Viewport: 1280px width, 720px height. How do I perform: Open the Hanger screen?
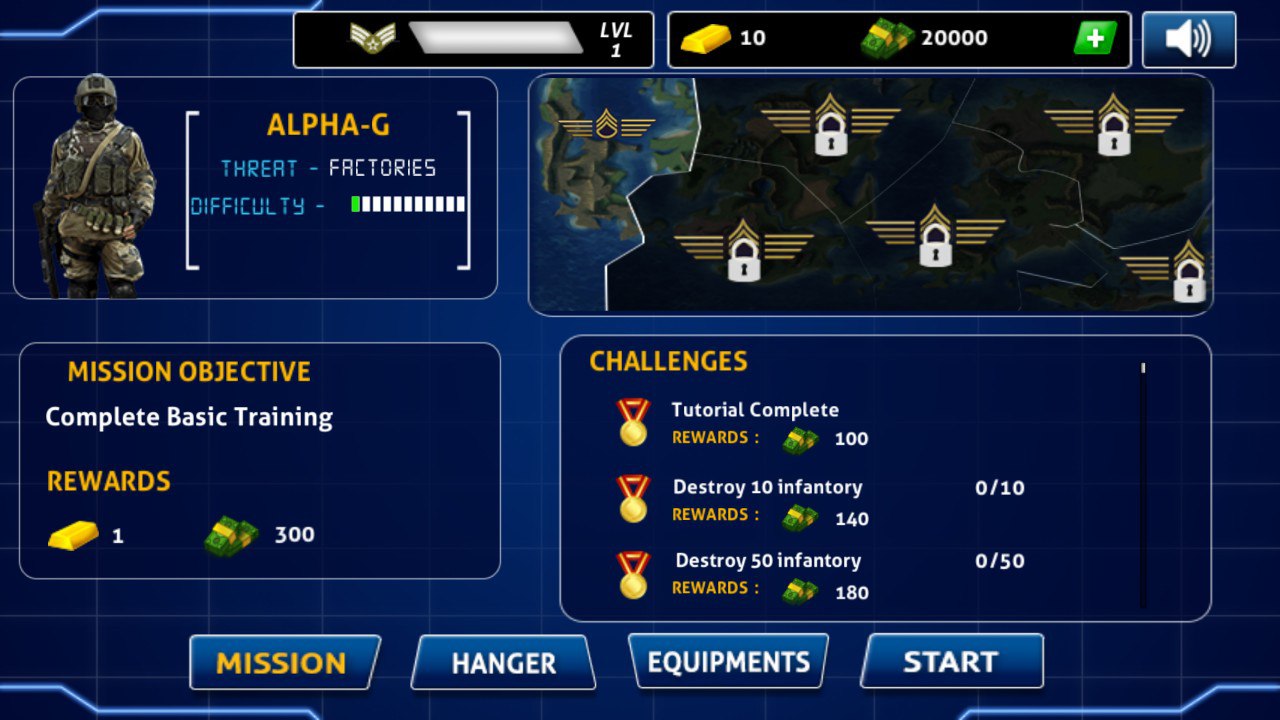(x=503, y=663)
